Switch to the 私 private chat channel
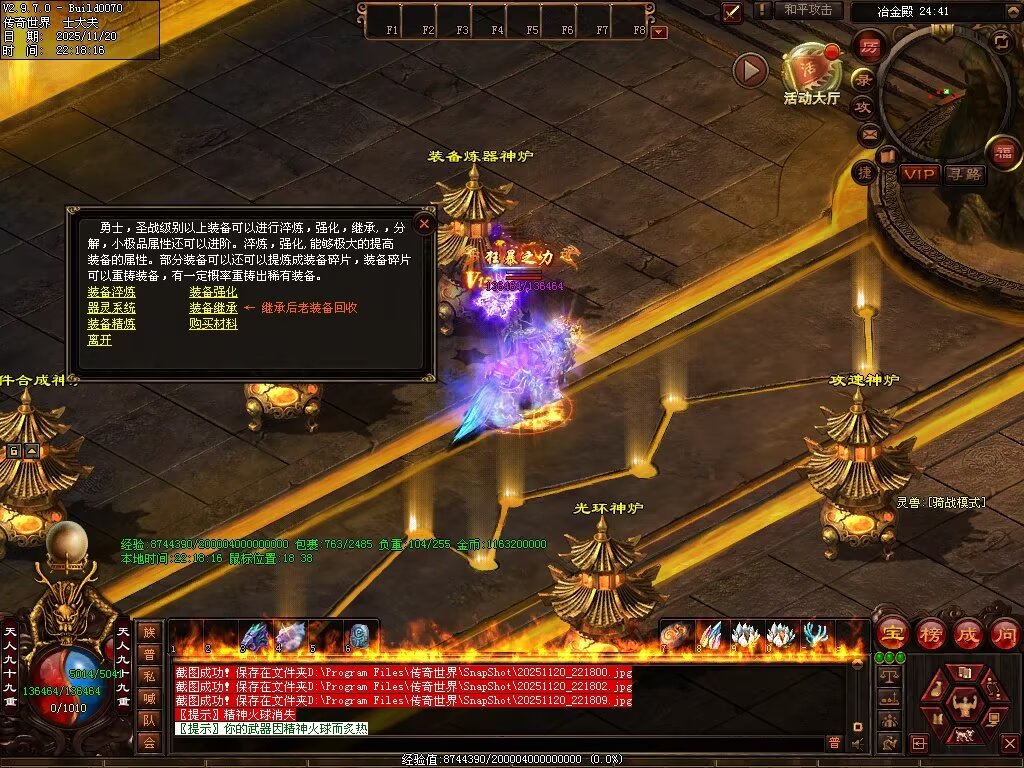Image resolution: width=1024 pixels, height=768 pixels. click(149, 675)
